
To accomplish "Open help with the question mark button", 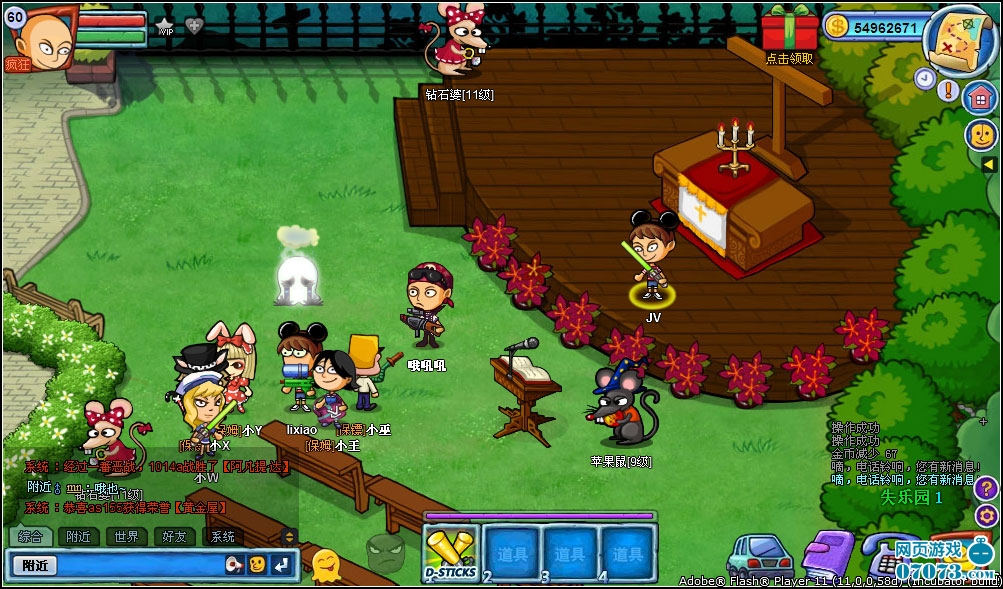I will (x=986, y=489).
